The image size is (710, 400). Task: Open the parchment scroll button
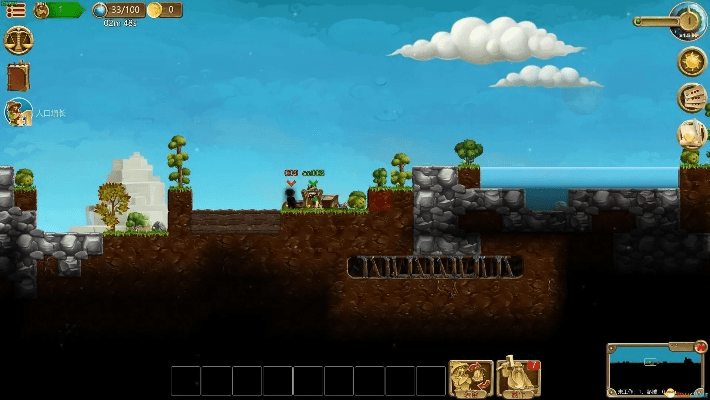click(691, 132)
